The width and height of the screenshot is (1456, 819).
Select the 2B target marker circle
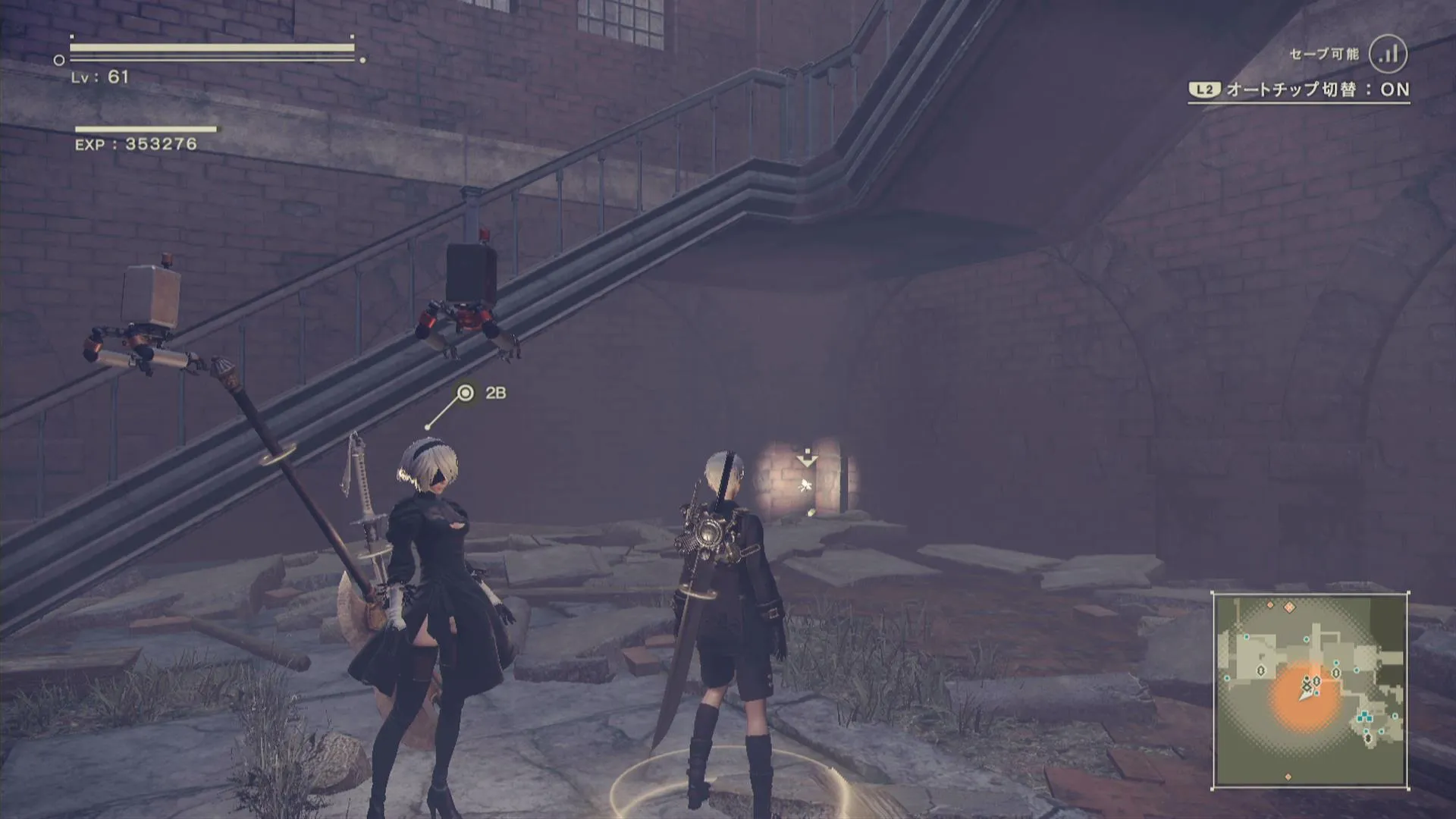coord(466,393)
